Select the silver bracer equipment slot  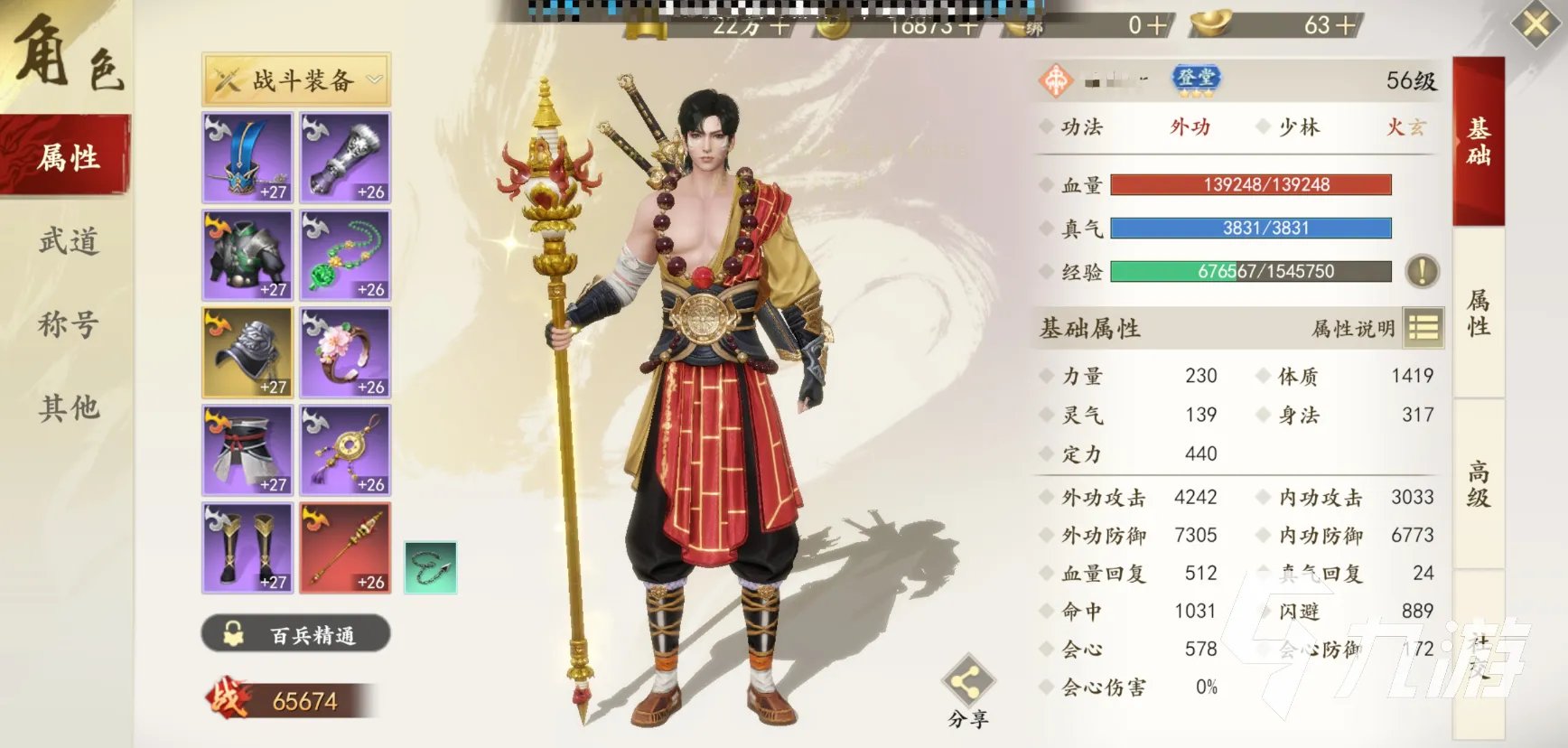tap(345, 157)
